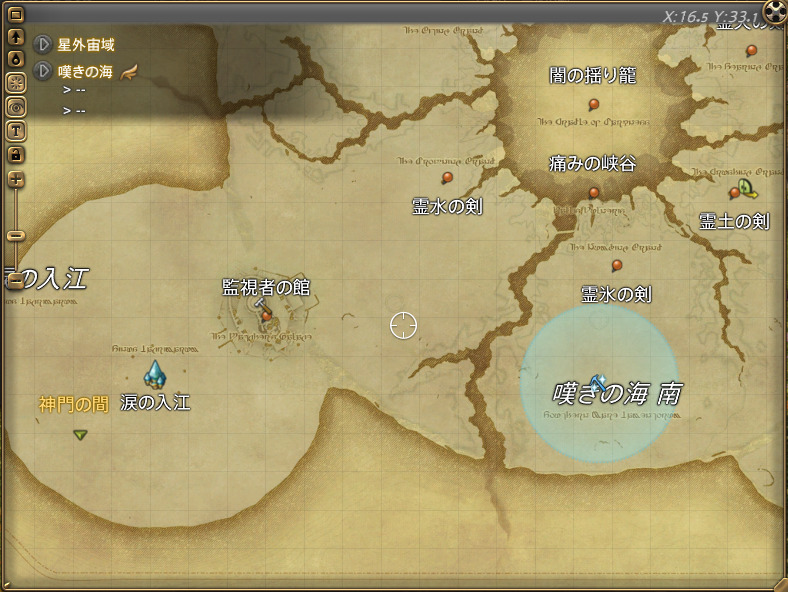Select the 神門の間 green triangle marker
Image resolution: width=788 pixels, height=592 pixels.
click(80, 434)
